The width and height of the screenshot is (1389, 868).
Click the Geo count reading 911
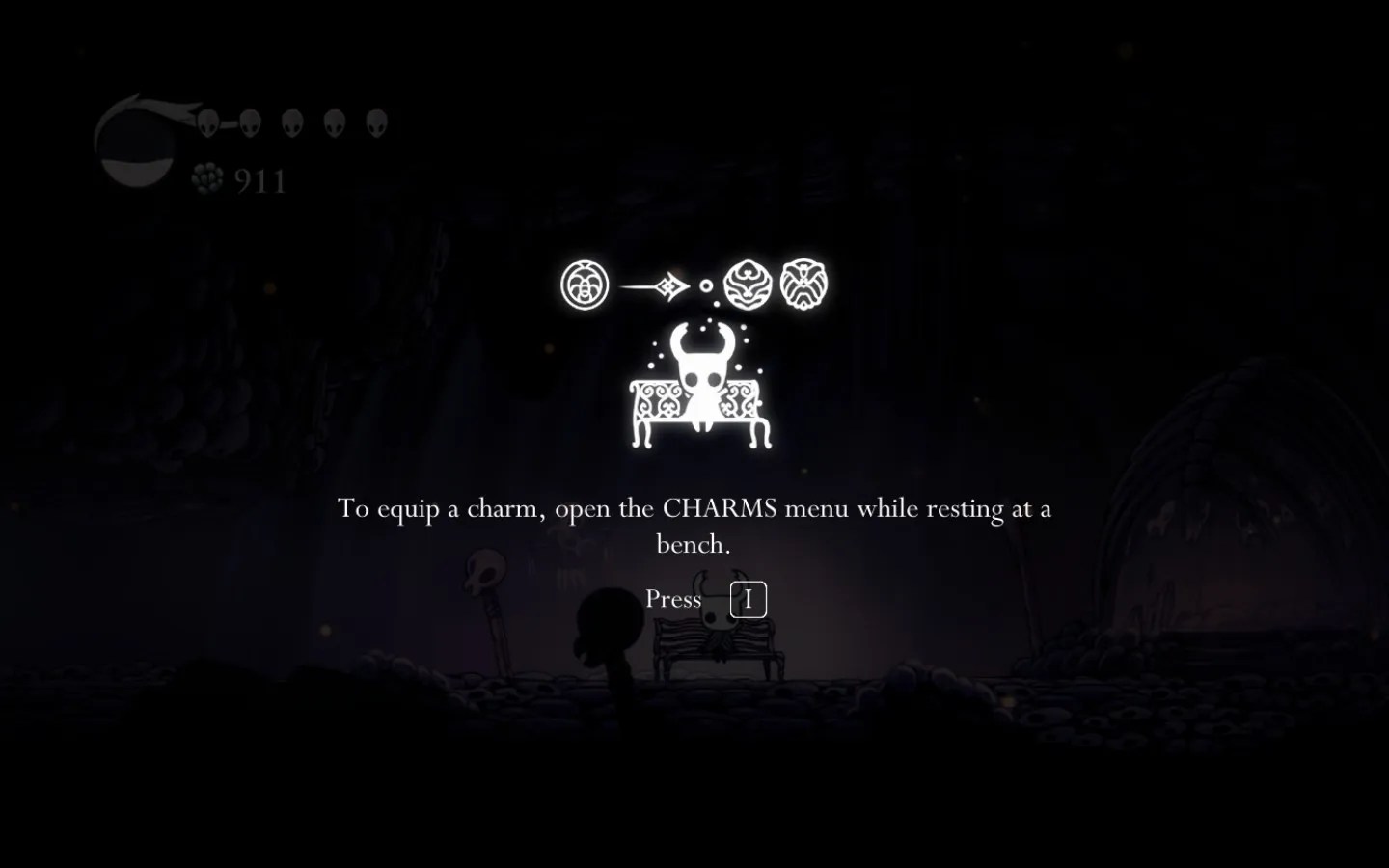(x=259, y=179)
